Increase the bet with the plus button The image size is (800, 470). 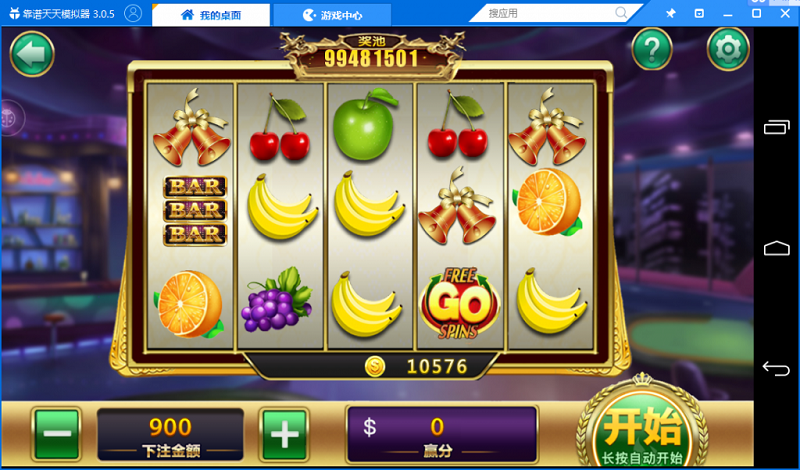point(284,434)
